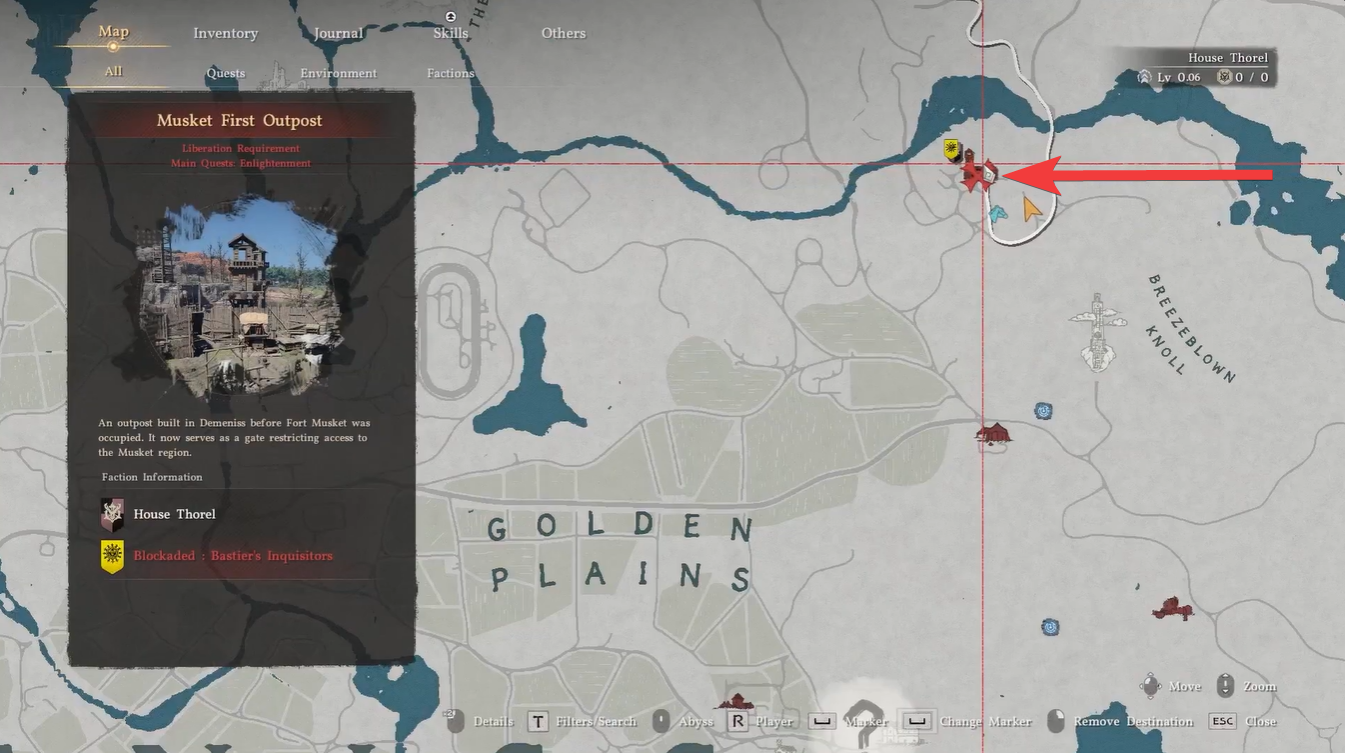Click the blue waypoint orb near Breezeblown Knoll
Image resolution: width=1345 pixels, height=753 pixels.
pyautogui.click(x=1044, y=410)
